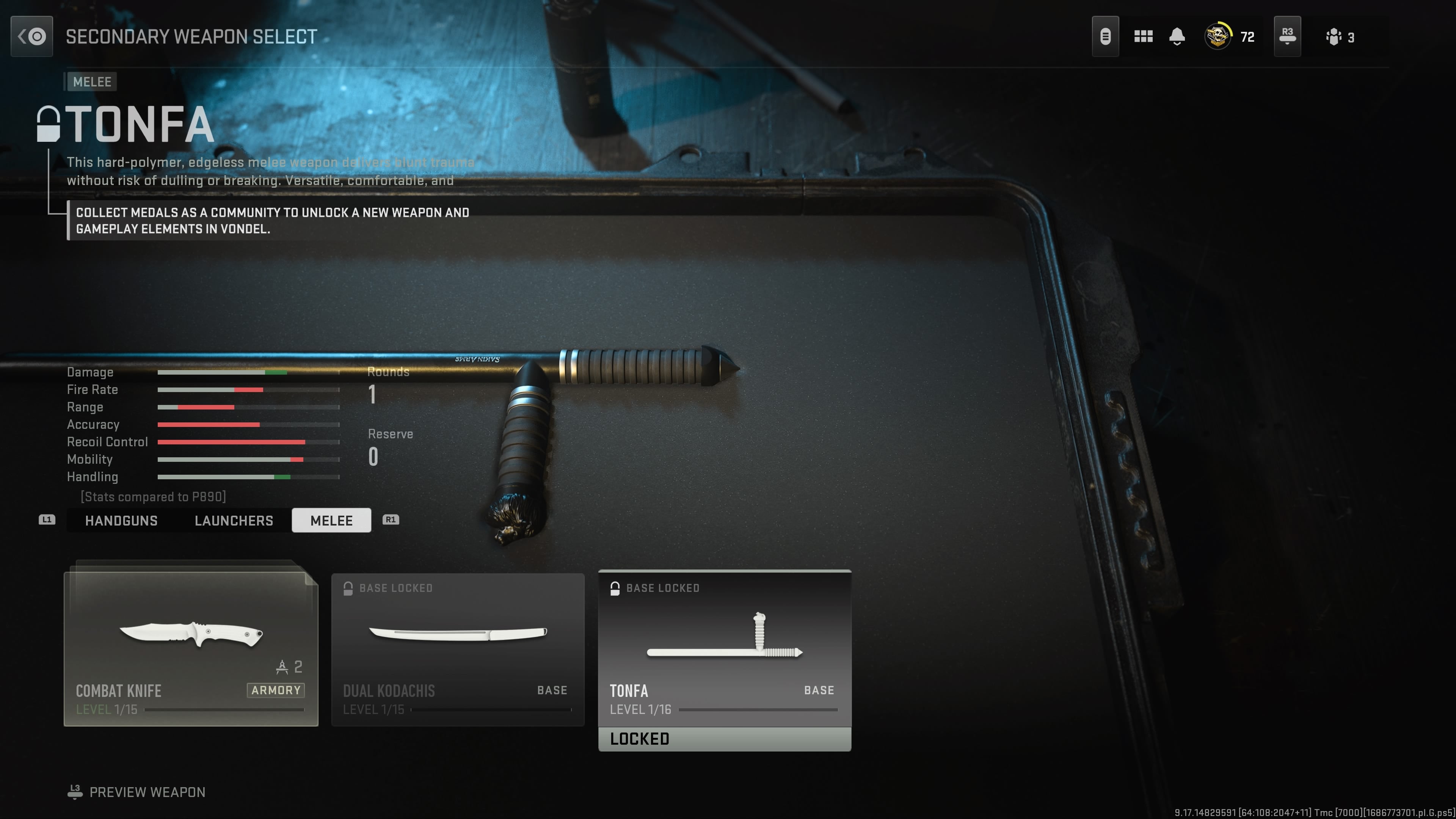Viewport: 1456px width, 819px height.
Task: Select the R3 button prompt icon
Action: 1287,36
